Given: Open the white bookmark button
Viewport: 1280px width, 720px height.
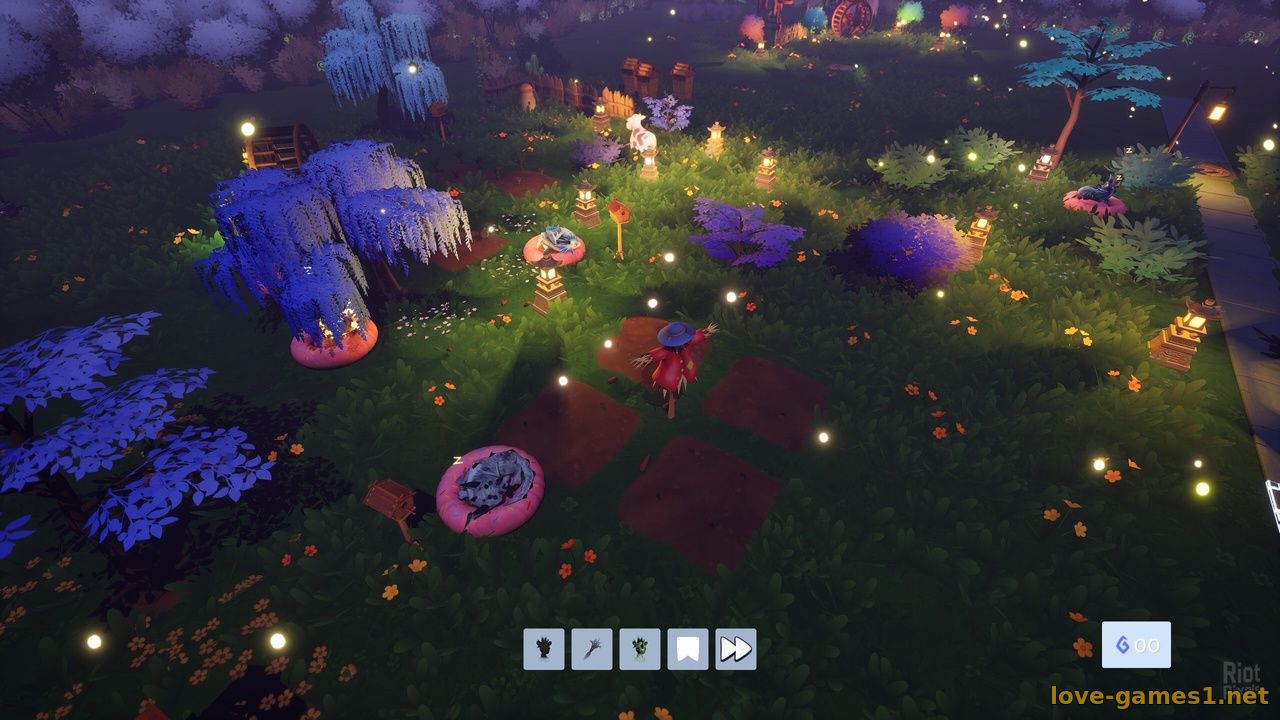Looking at the screenshot, I should pyautogui.click(x=688, y=649).
